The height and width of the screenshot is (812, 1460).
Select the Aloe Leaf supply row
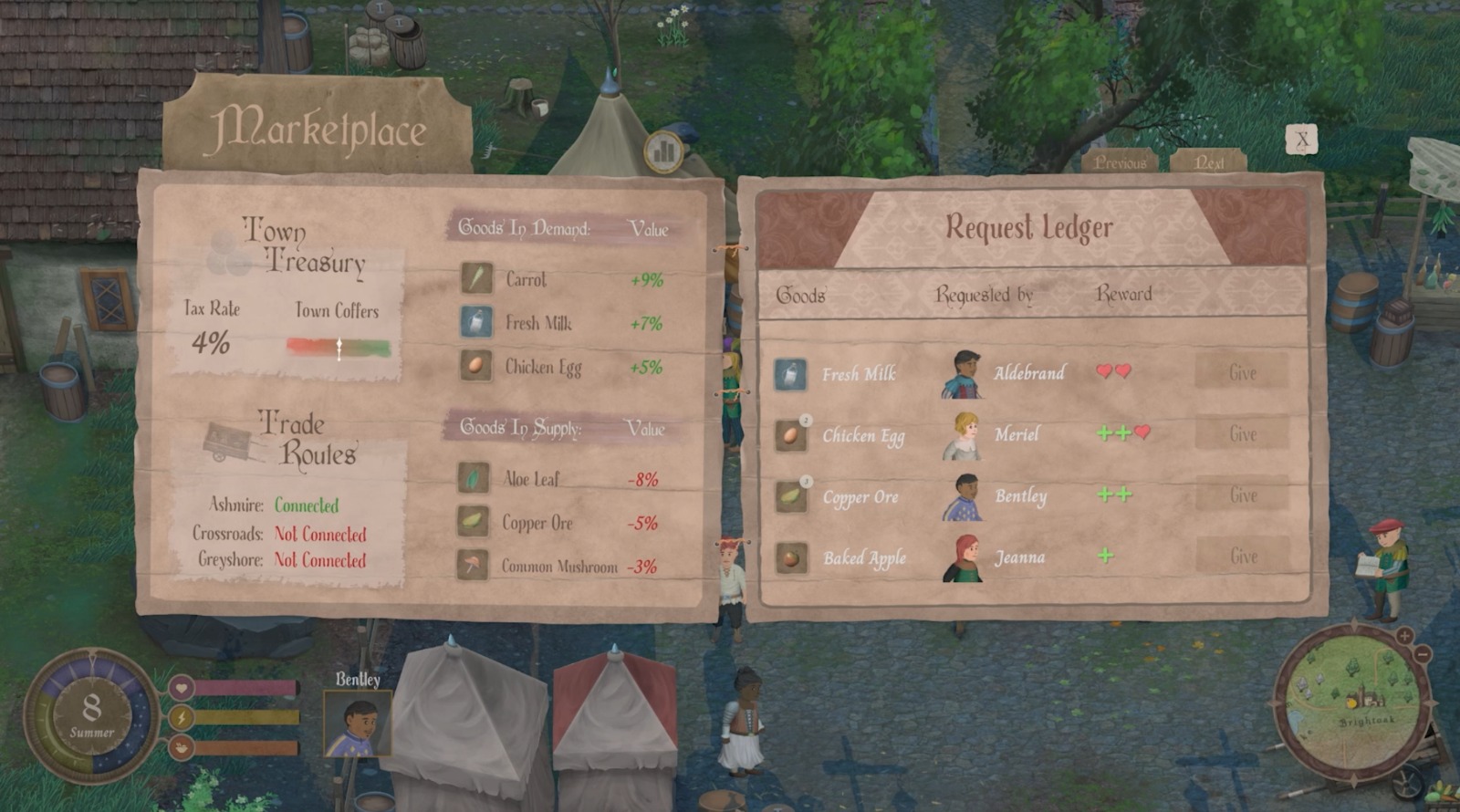coord(558,478)
